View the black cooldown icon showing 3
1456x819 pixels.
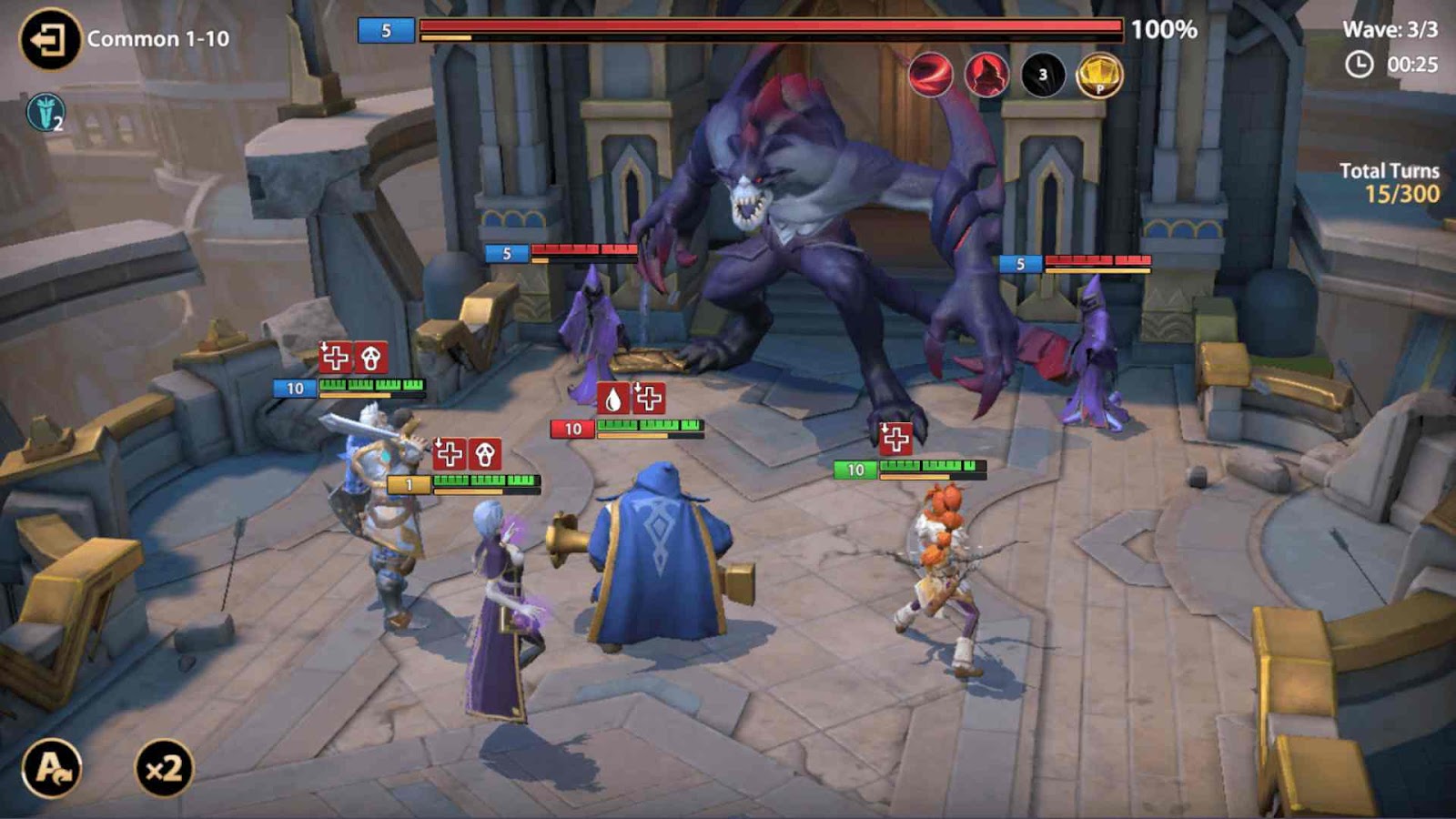point(1043,75)
